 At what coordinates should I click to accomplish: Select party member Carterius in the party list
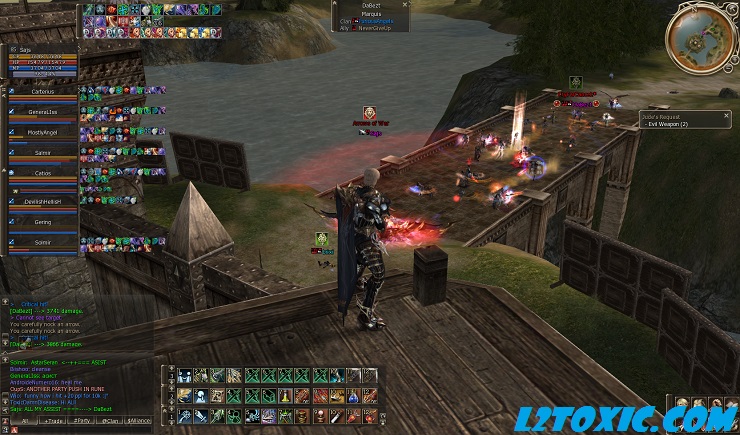pos(42,93)
